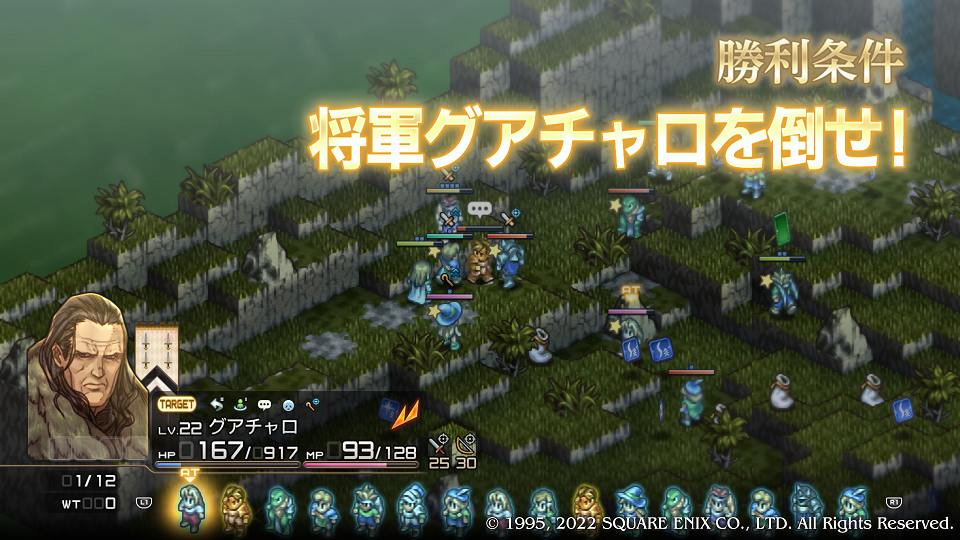The height and width of the screenshot is (540, 960).
Task: Click the TARGET badge on the status panel
Action: coord(177,404)
